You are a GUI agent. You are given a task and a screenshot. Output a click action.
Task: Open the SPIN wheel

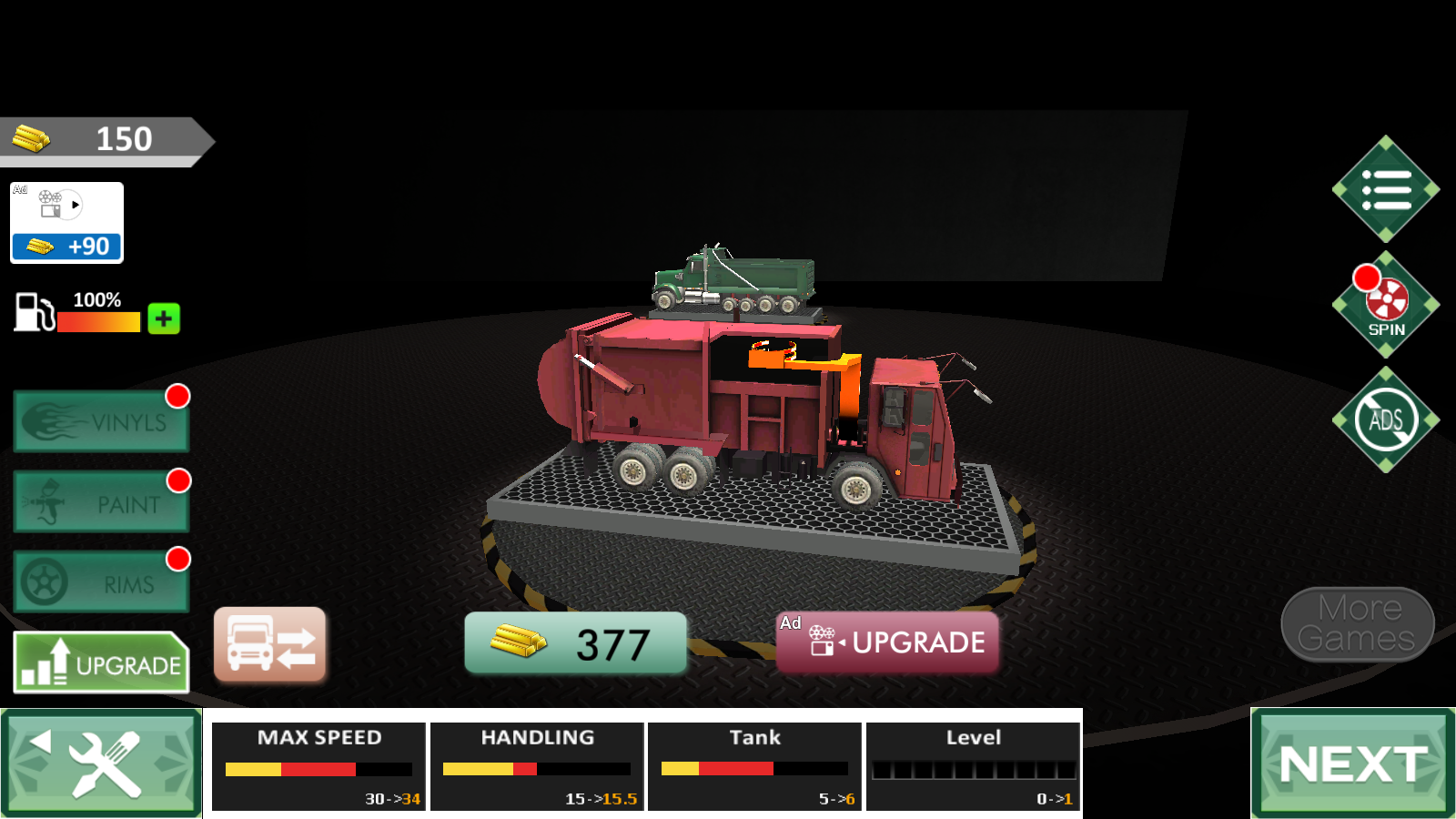[1386, 305]
